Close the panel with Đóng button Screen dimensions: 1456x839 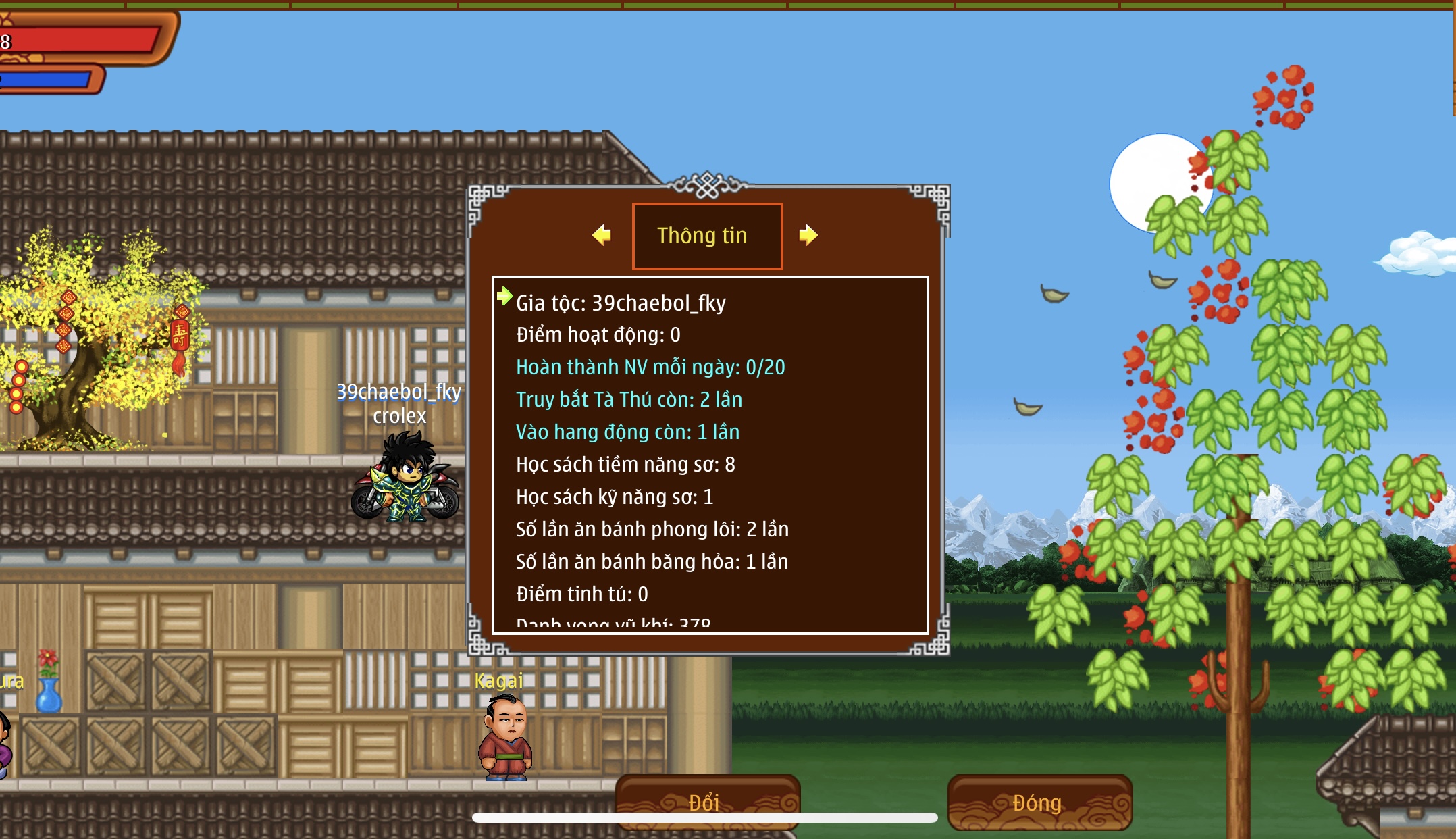coord(1039,802)
